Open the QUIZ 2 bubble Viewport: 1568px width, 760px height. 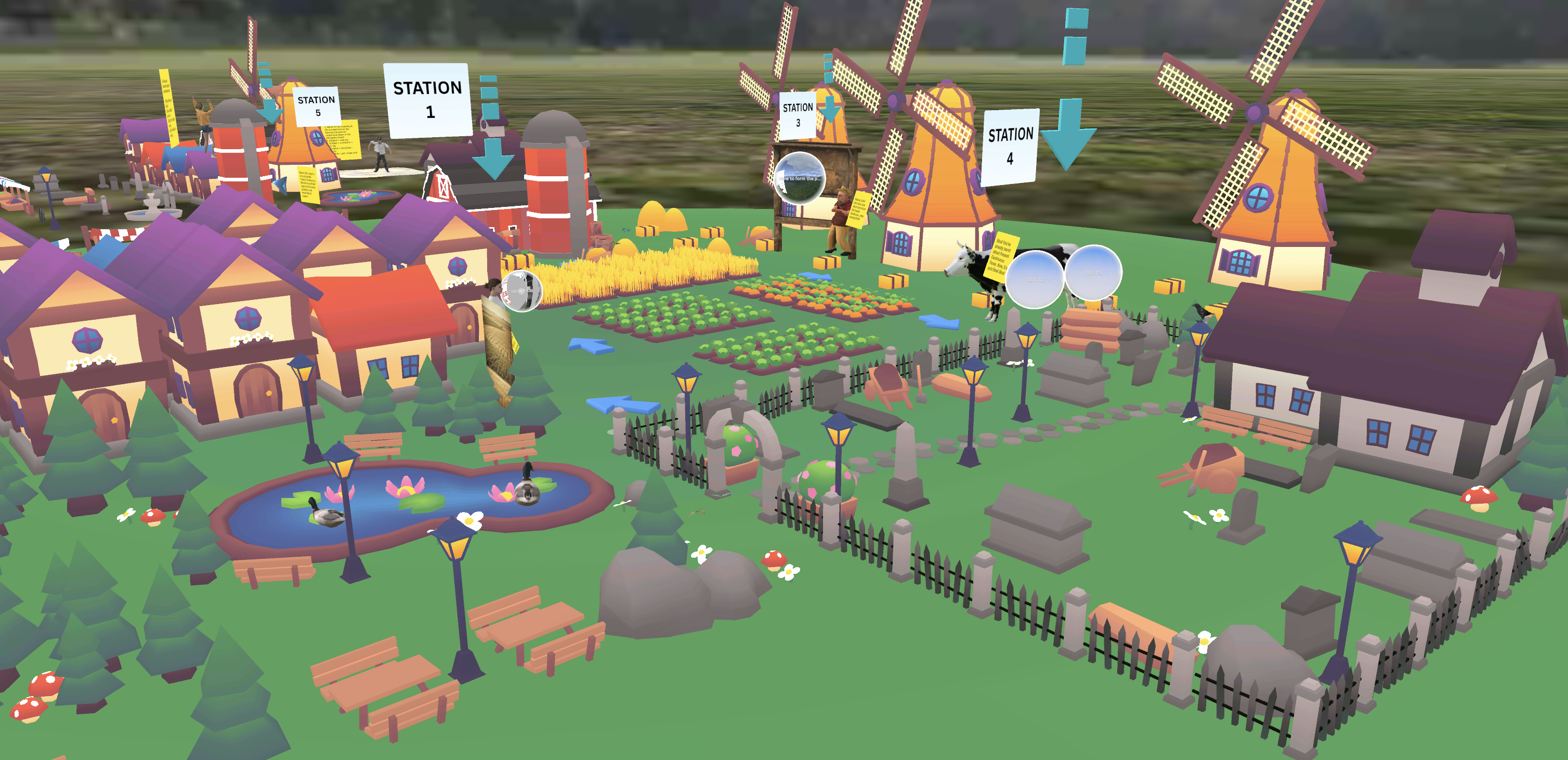click(1034, 279)
